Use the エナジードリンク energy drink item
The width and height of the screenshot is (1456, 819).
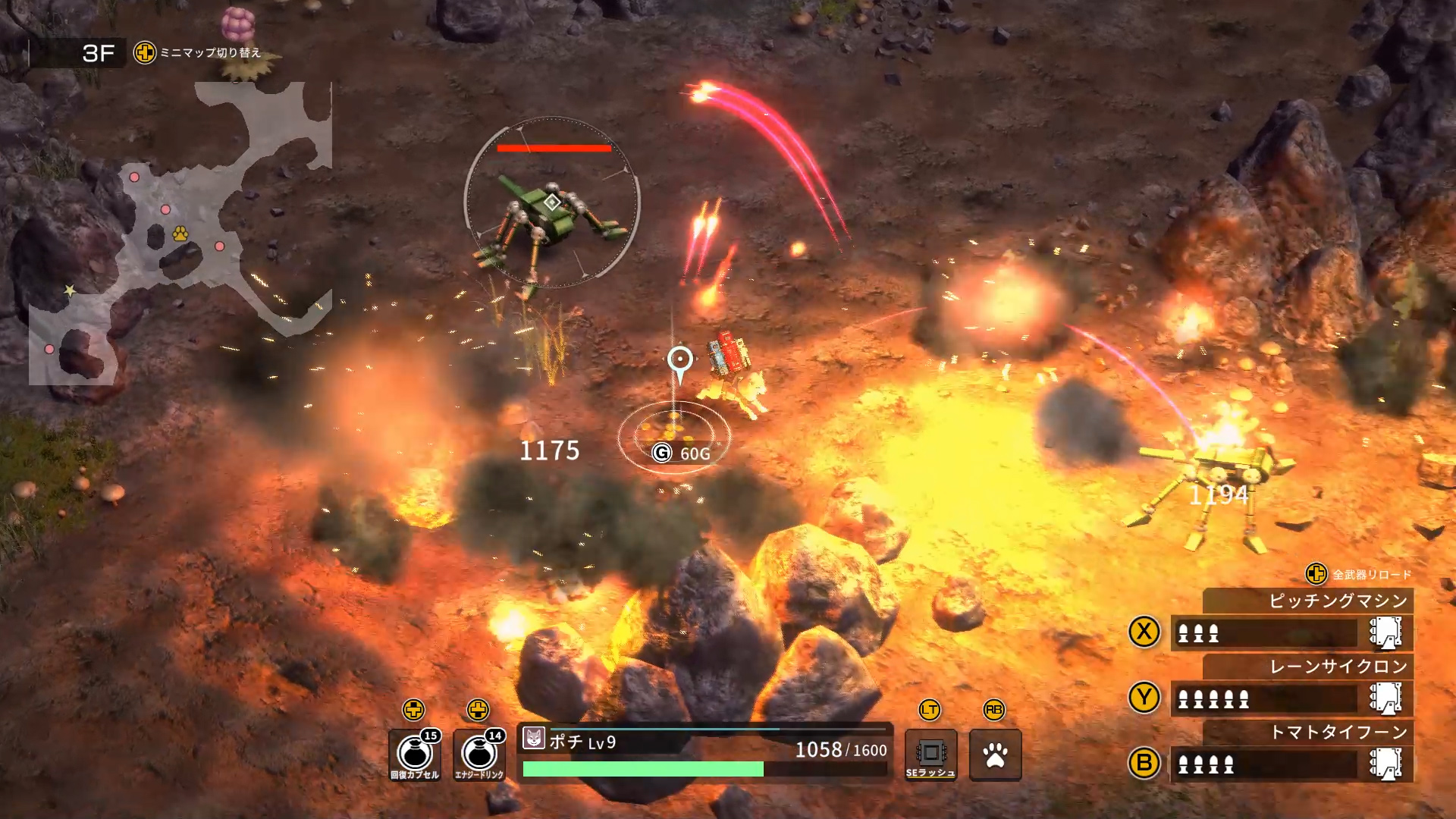tap(479, 755)
